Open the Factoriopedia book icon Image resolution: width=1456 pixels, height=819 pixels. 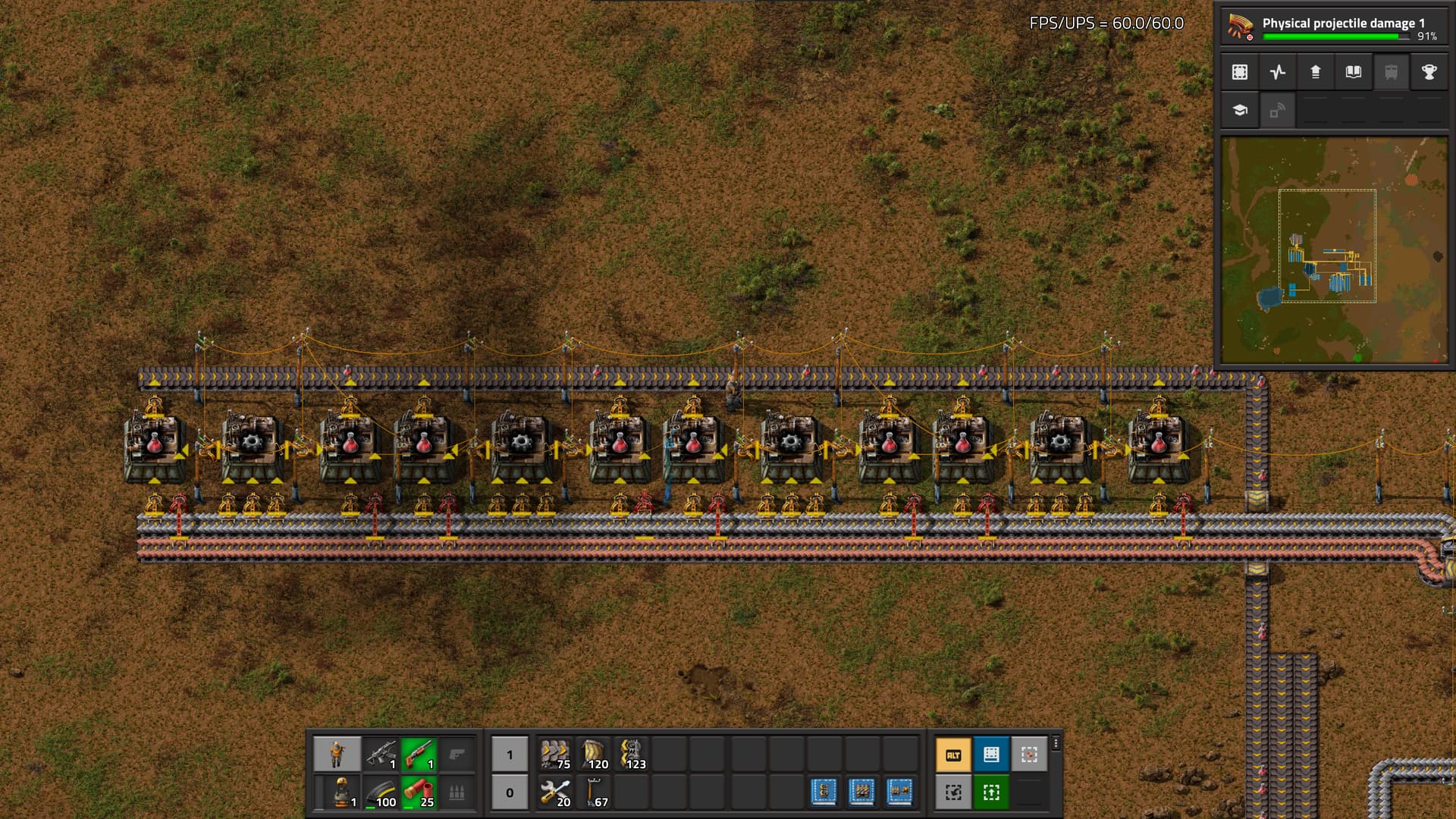1354,72
